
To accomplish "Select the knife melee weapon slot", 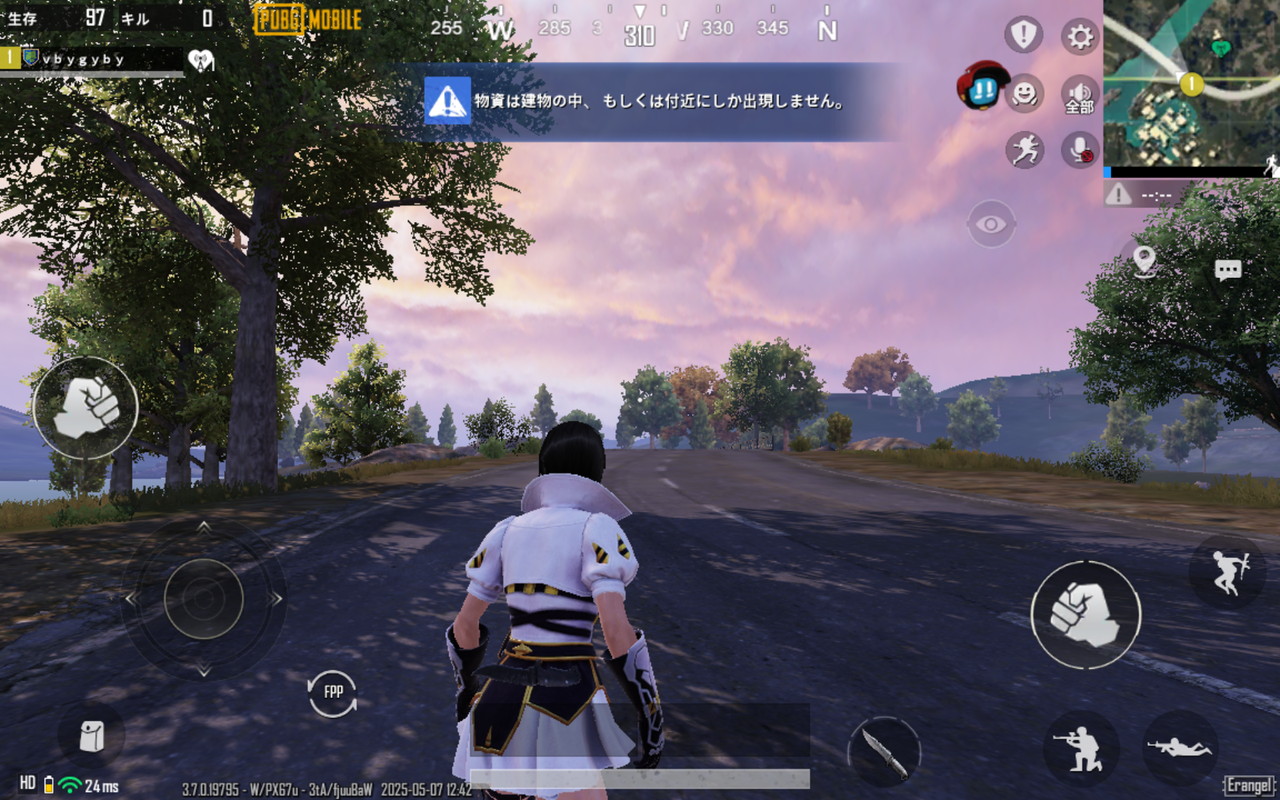I will pyautogui.click(x=884, y=752).
